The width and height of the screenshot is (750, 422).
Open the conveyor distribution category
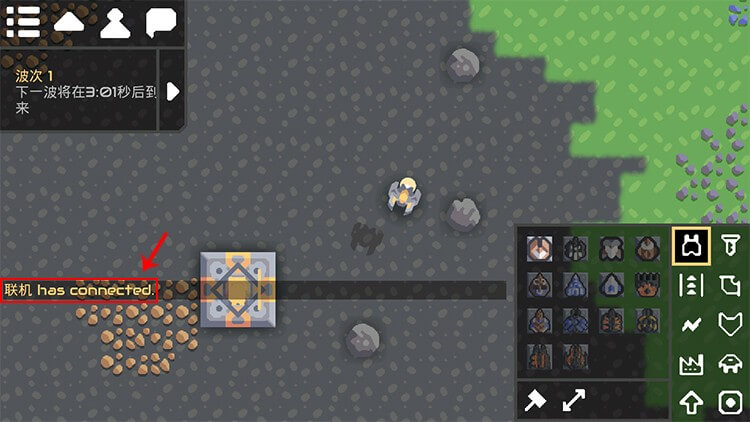coord(691,285)
